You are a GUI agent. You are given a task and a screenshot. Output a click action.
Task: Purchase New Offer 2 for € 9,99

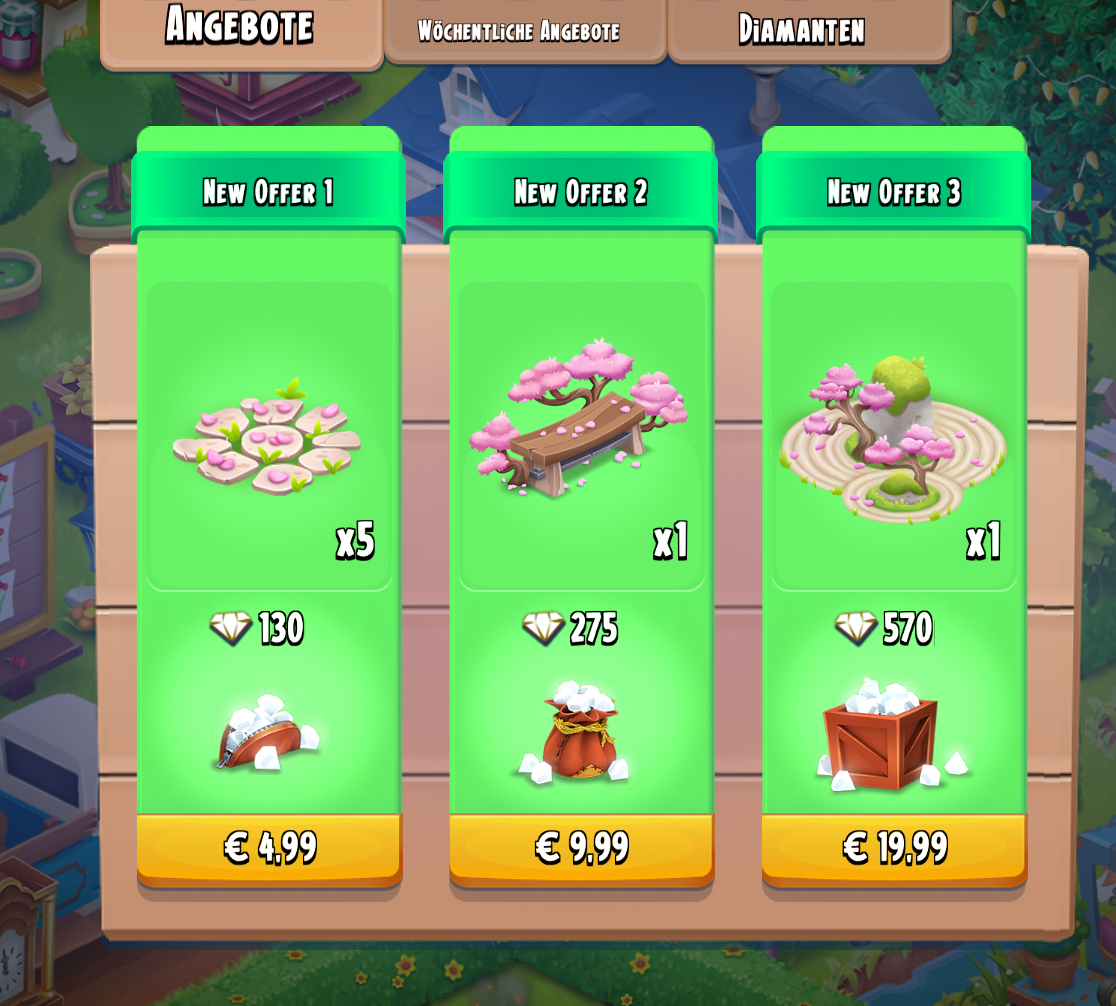point(581,848)
